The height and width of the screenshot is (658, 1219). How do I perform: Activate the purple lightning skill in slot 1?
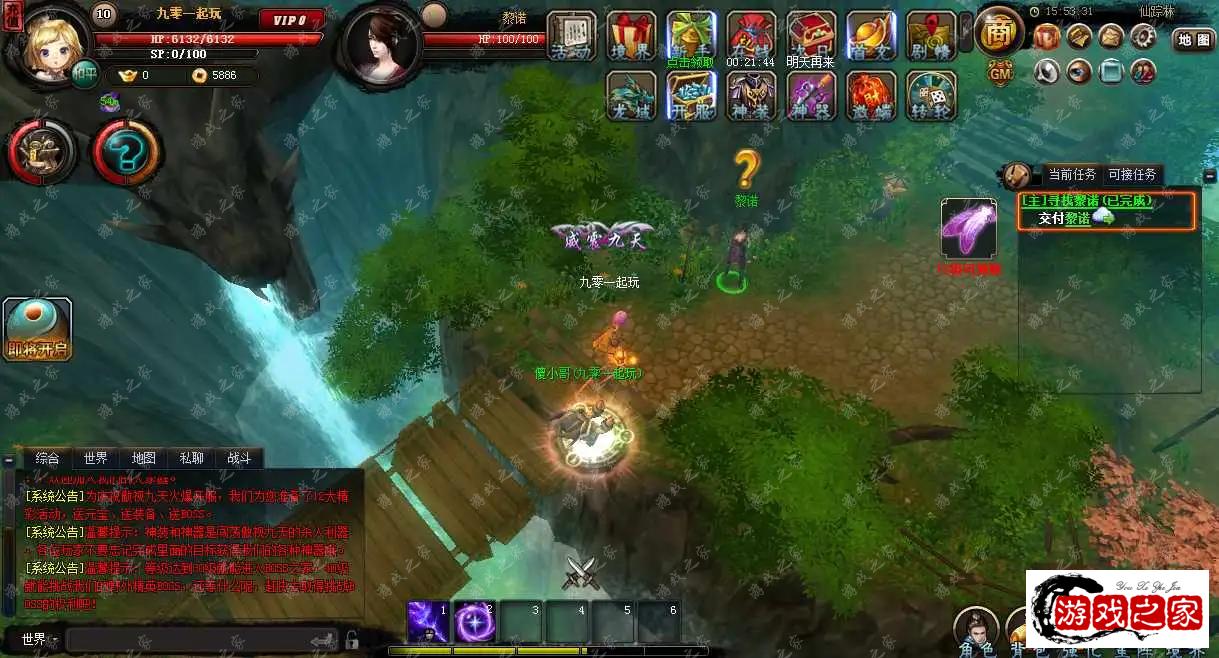427,623
